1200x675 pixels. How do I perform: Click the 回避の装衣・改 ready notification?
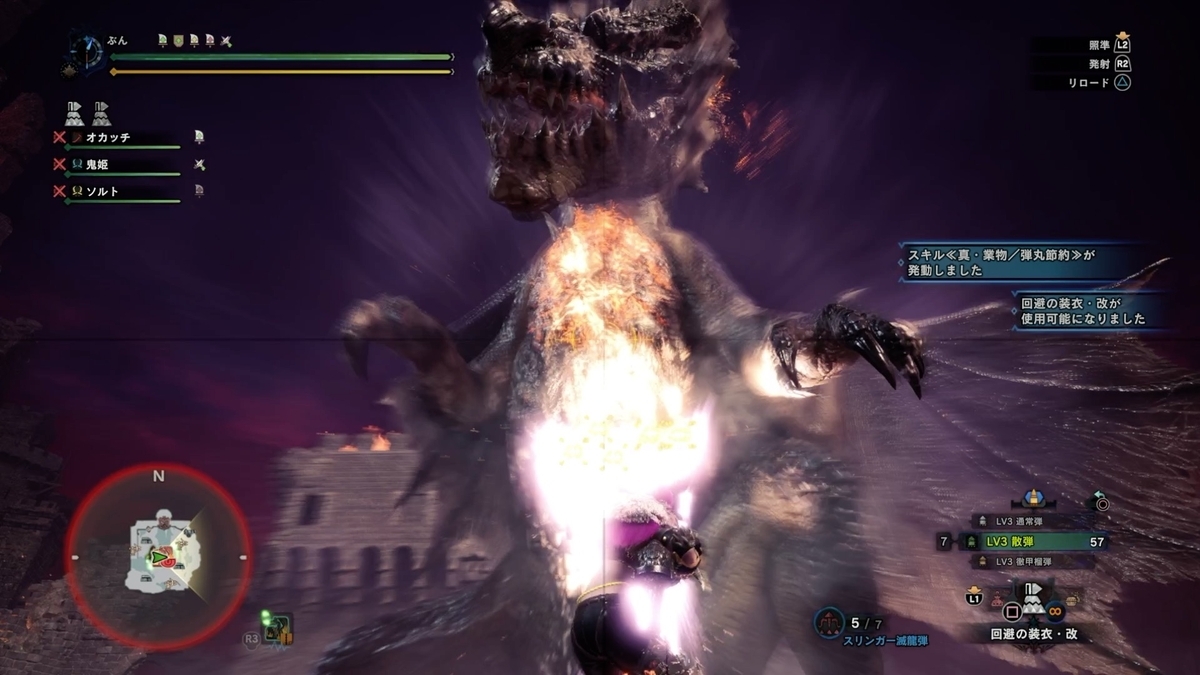coord(1083,311)
